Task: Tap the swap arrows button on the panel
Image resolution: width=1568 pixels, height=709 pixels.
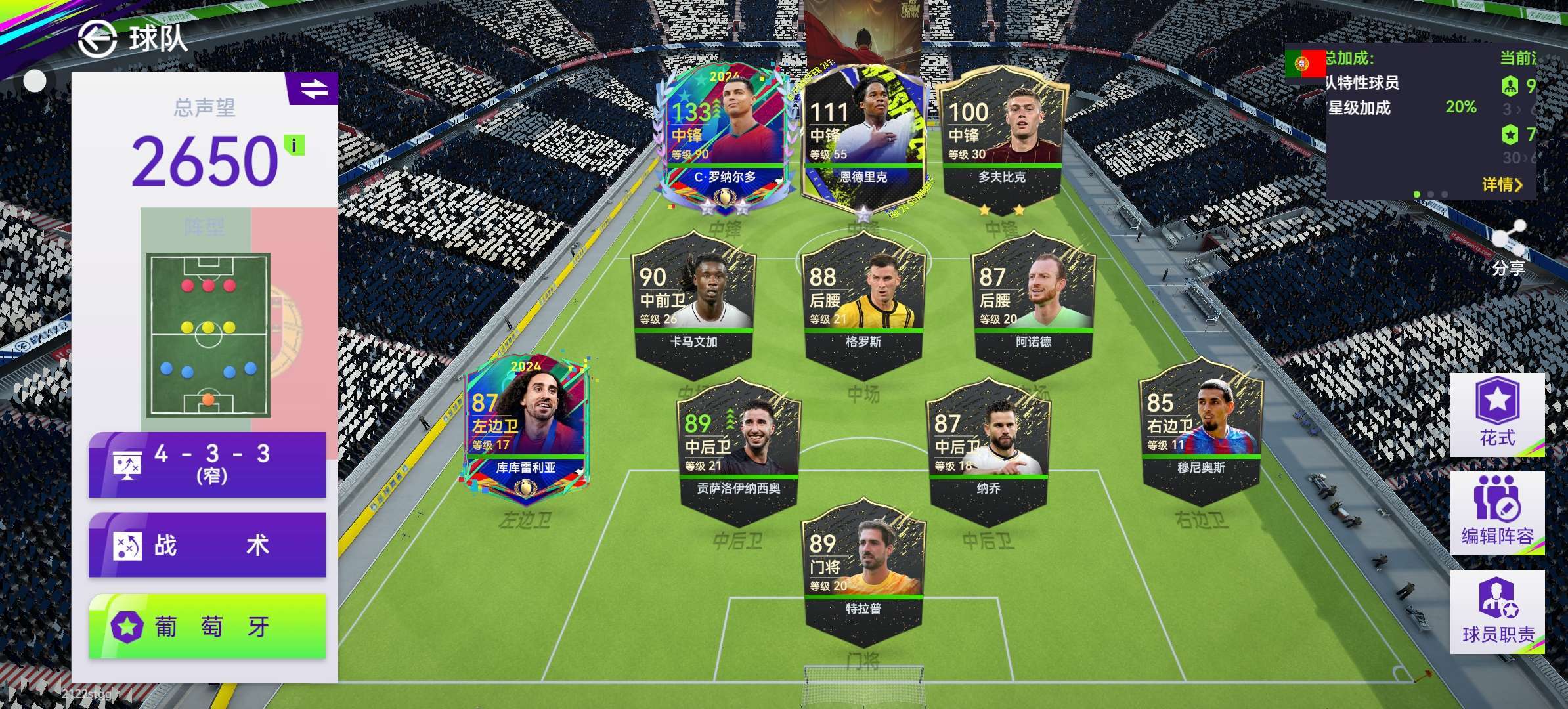Action: click(313, 89)
